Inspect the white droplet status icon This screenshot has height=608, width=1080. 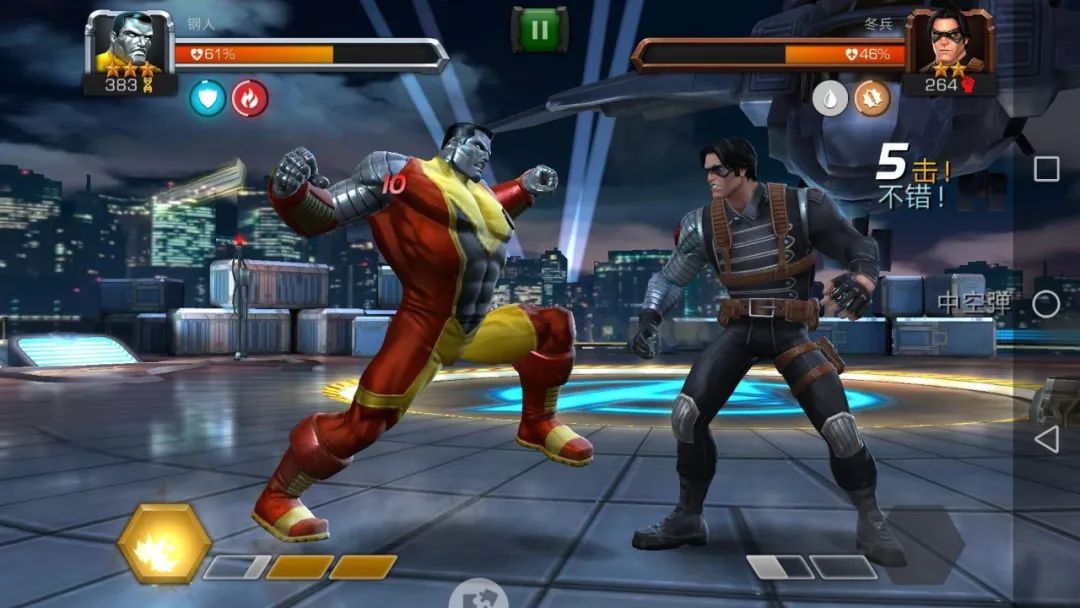coord(829,98)
